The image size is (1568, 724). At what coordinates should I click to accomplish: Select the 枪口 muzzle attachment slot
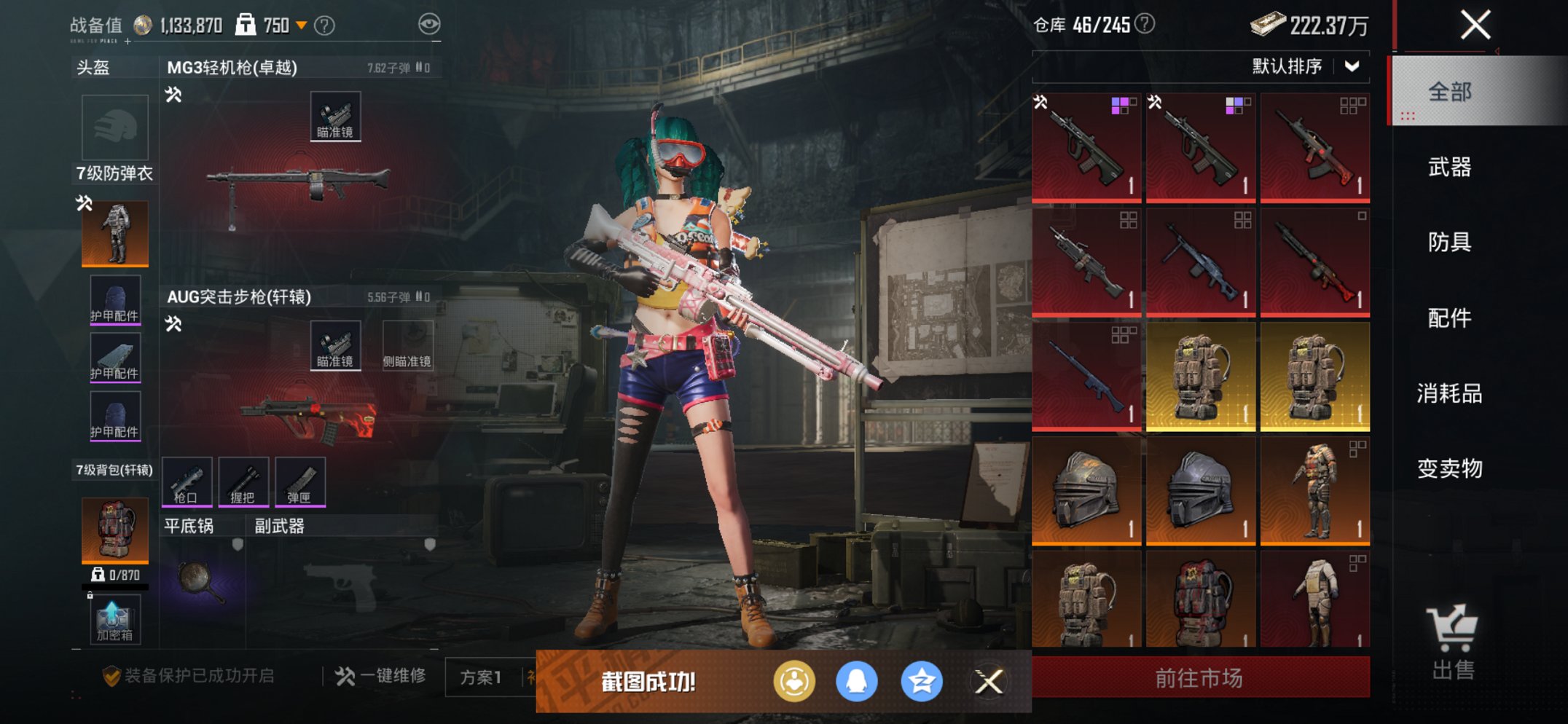[187, 481]
